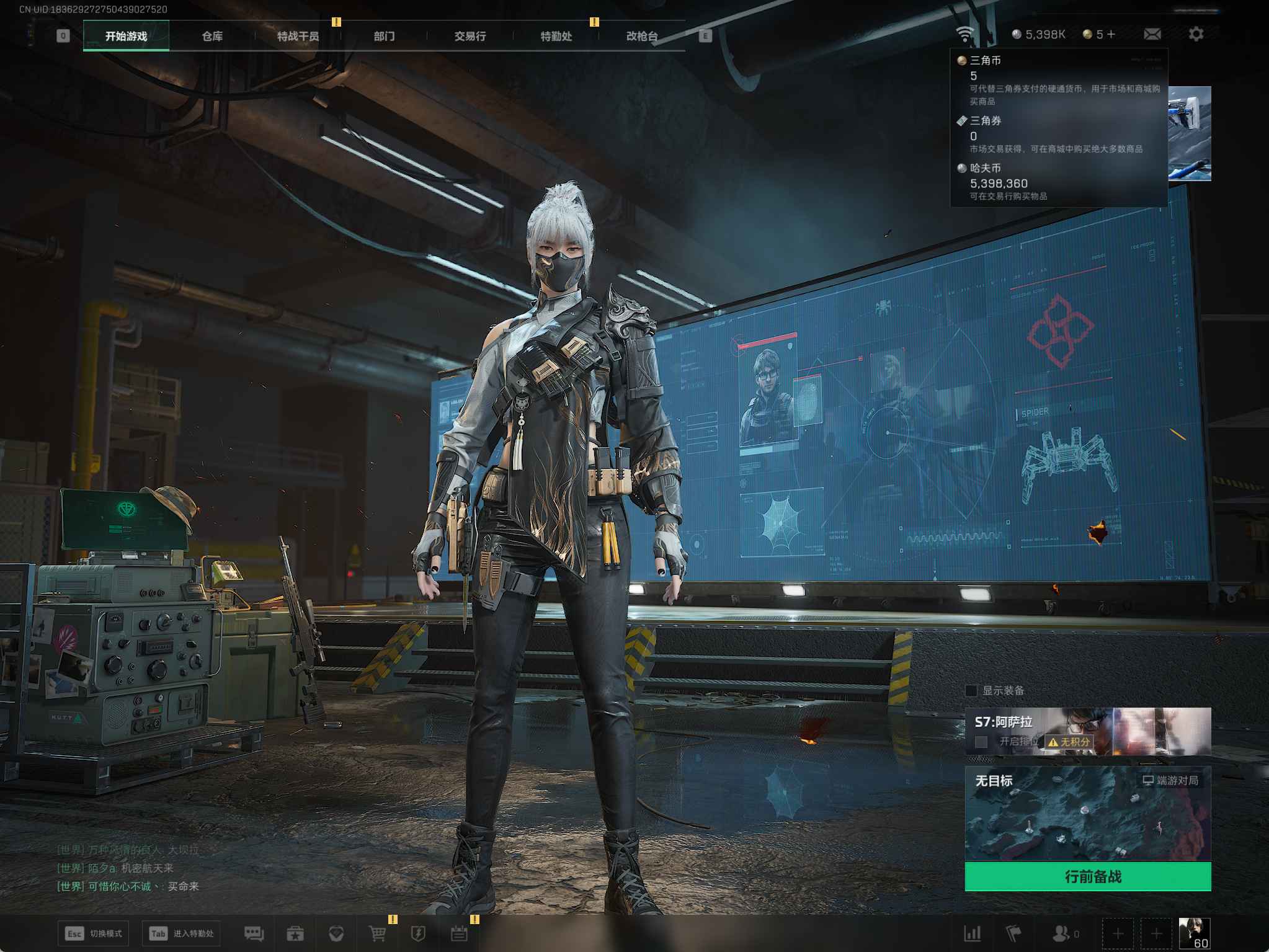Image resolution: width=1269 pixels, height=952 pixels.
Task: Open the shopping cart store
Action: pos(377,933)
